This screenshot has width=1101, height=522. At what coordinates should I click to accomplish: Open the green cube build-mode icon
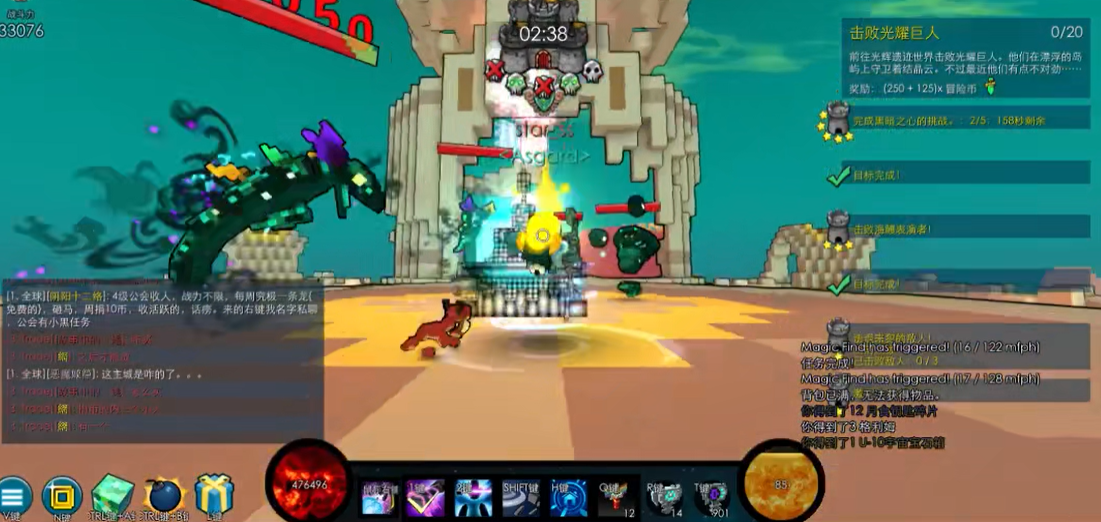112,494
